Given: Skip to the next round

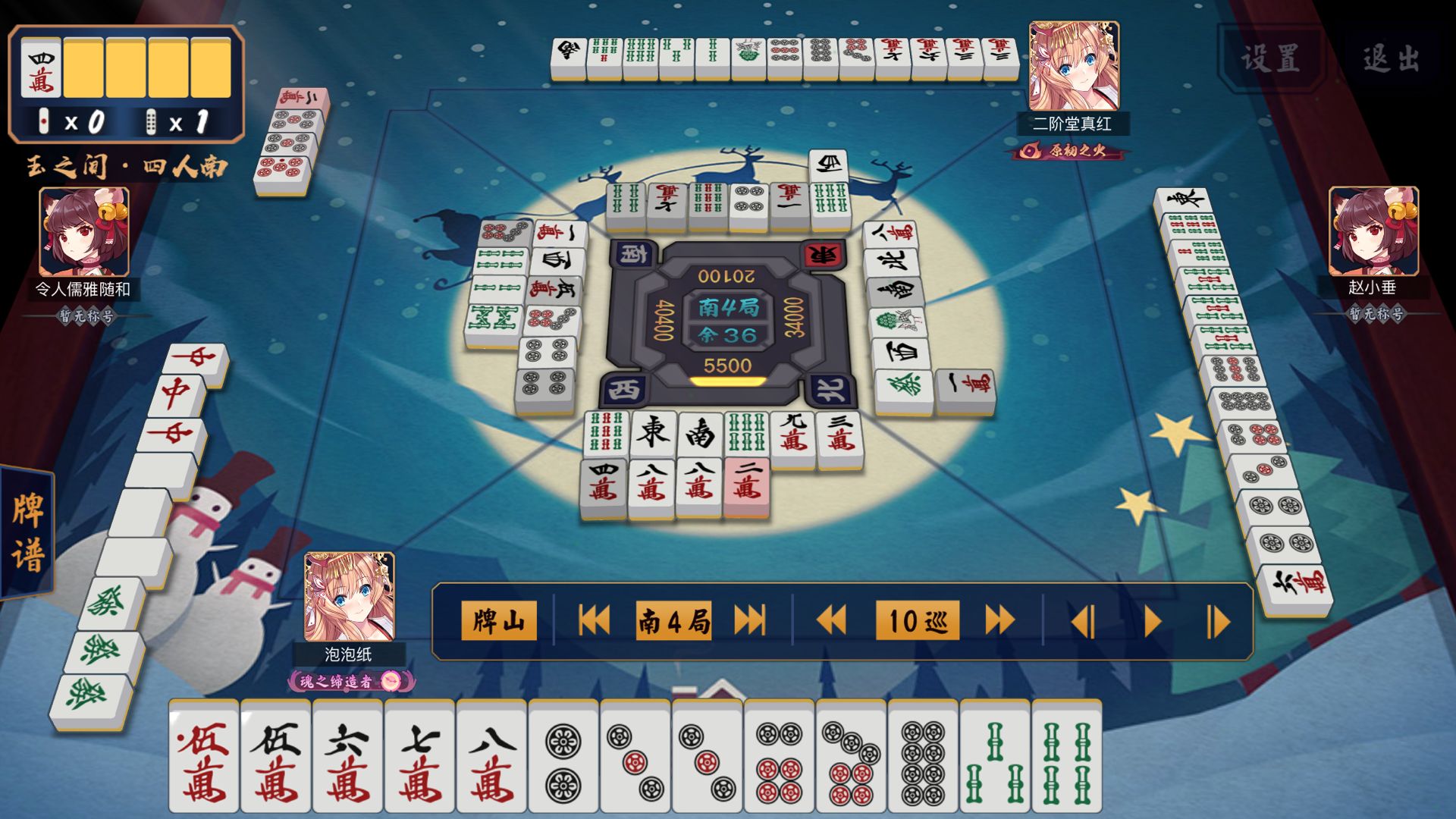Looking at the screenshot, I should (x=749, y=621).
